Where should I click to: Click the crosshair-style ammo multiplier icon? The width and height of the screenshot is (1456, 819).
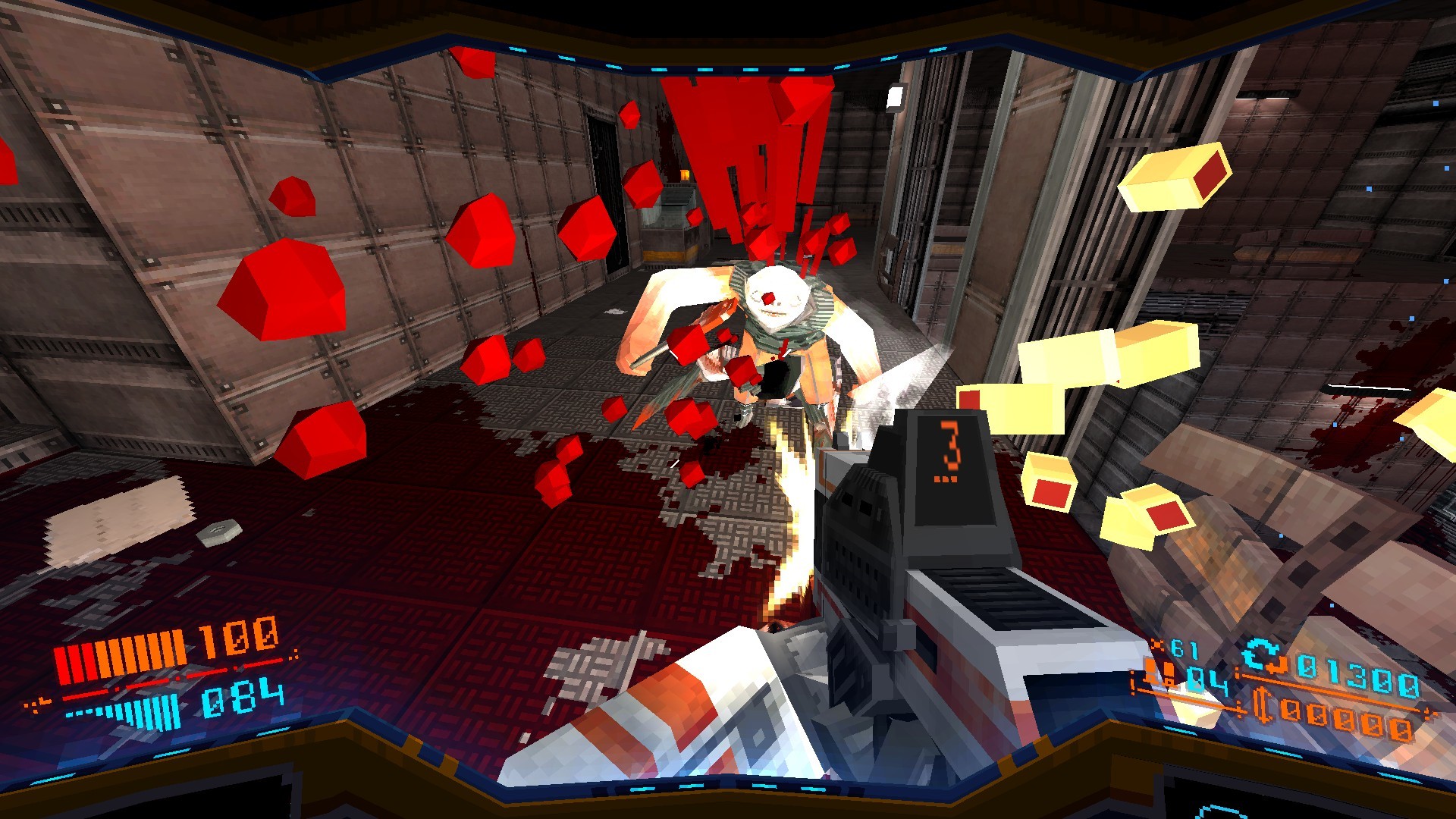pyautogui.click(x=1157, y=643)
